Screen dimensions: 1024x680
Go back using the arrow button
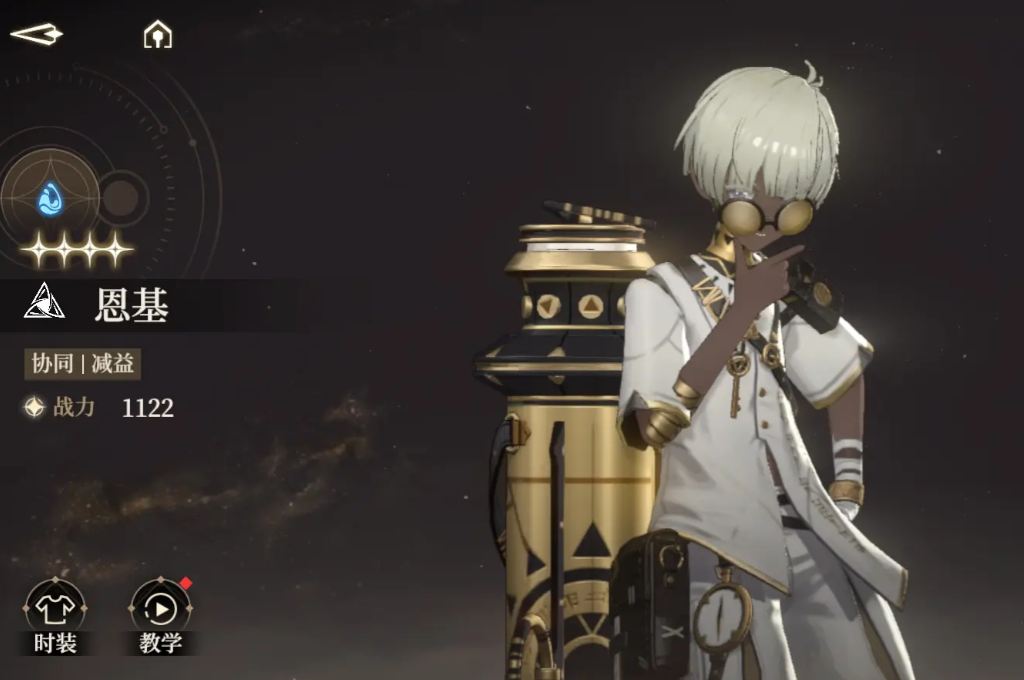click(36, 35)
